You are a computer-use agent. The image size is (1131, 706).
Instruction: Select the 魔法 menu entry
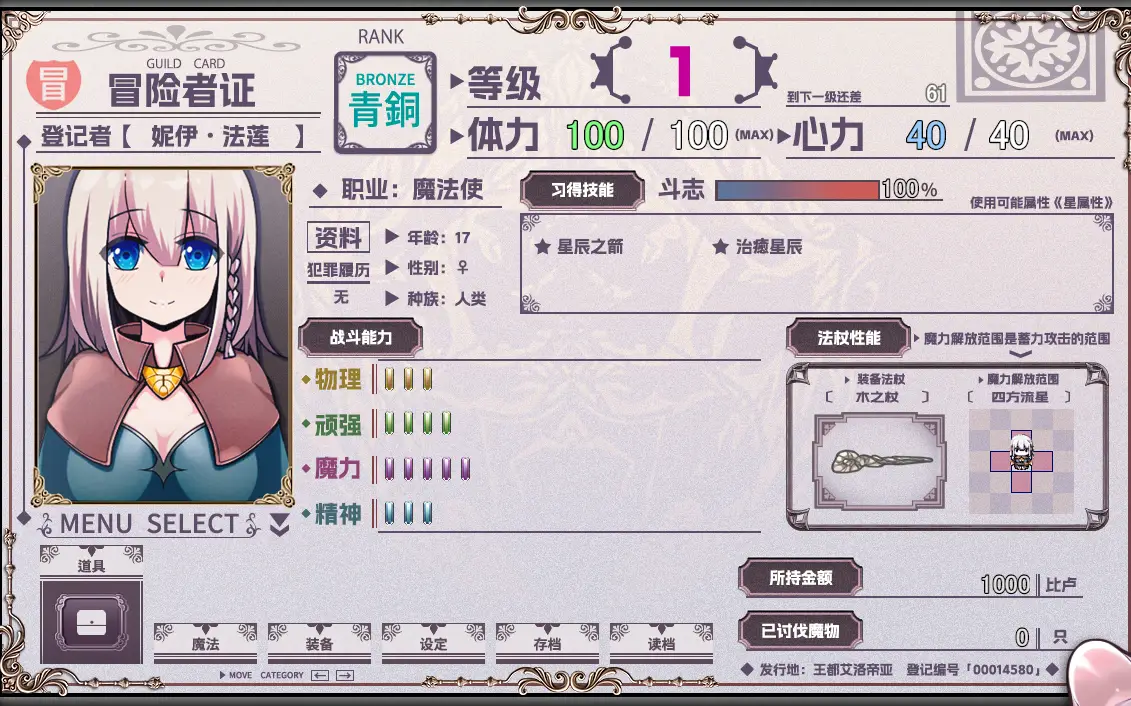[205, 644]
